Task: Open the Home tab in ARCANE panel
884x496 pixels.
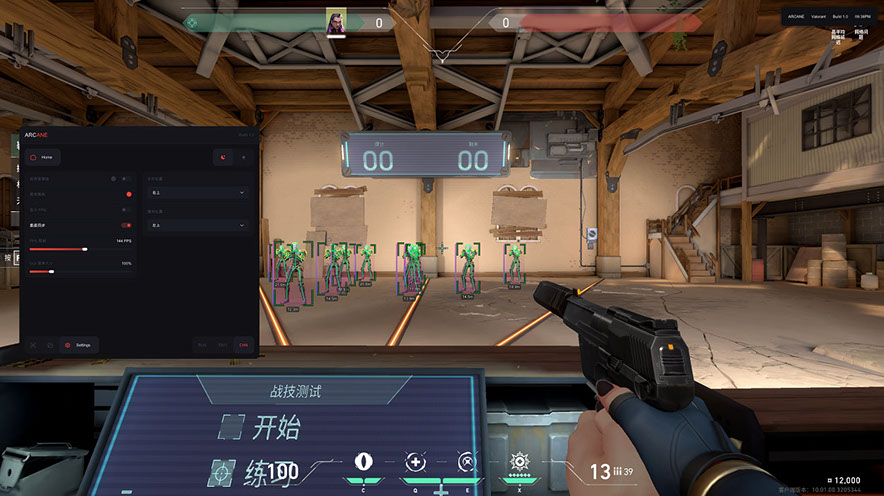Action: coord(43,157)
